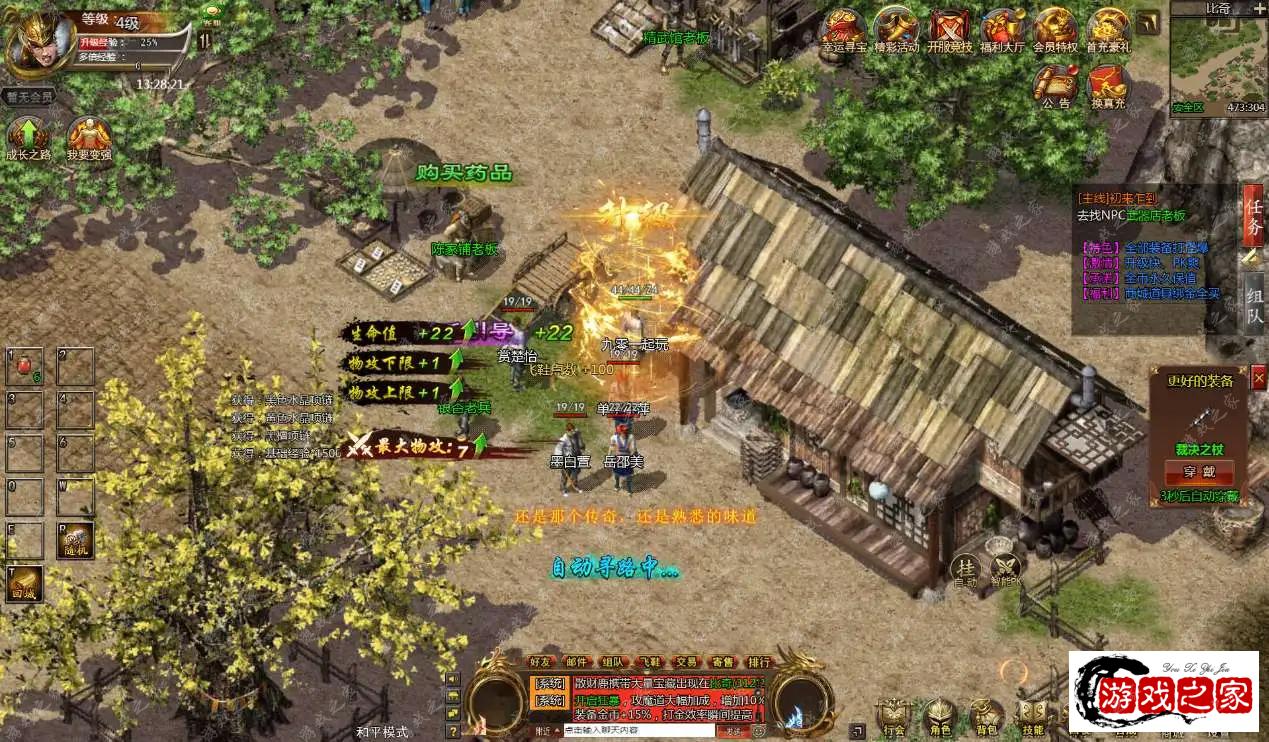Equip the staff with the 穿戴 button
Viewport: 1269px width, 742px height.
1198,472
